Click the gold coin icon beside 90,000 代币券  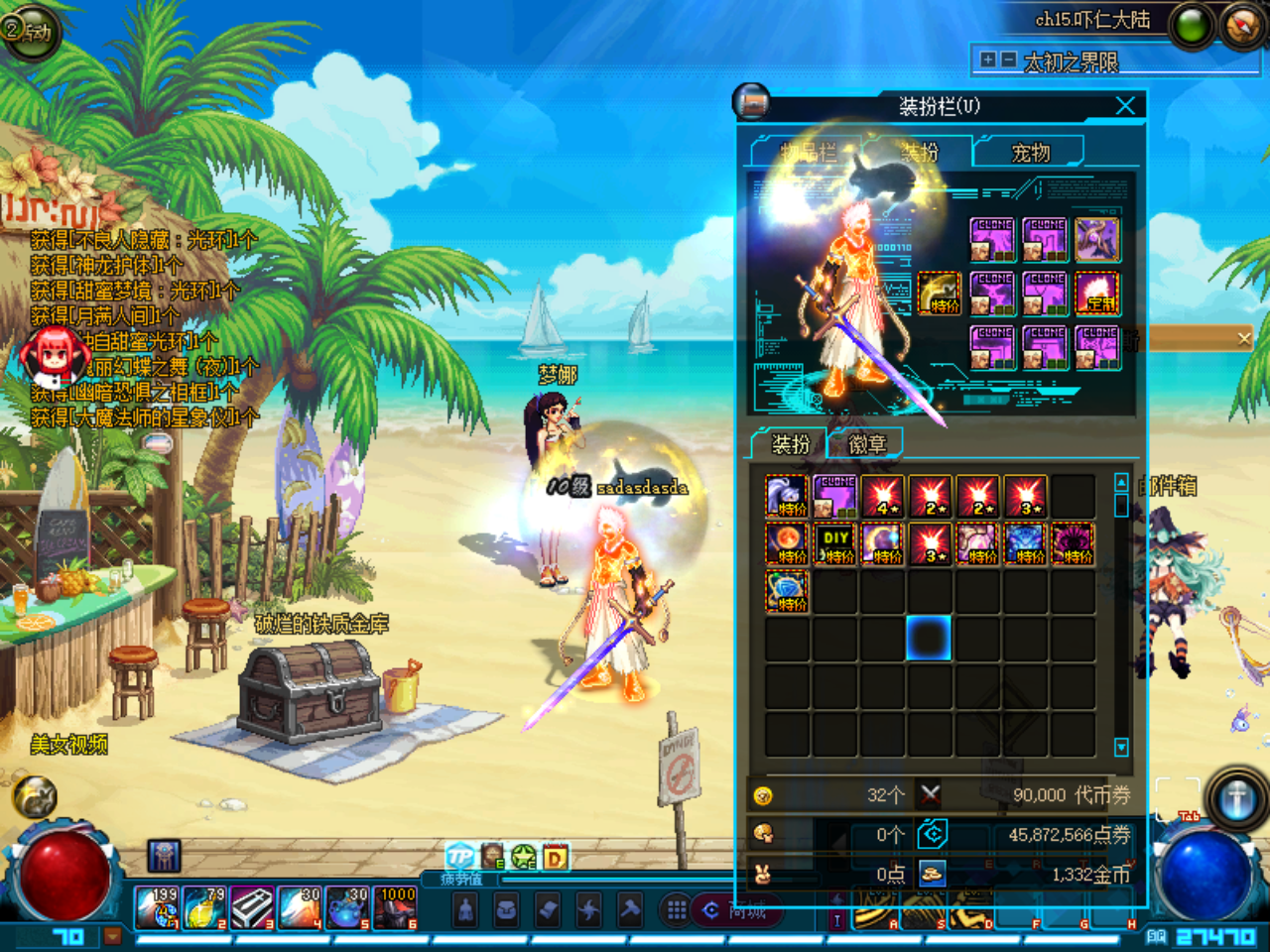click(x=762, y=793)
